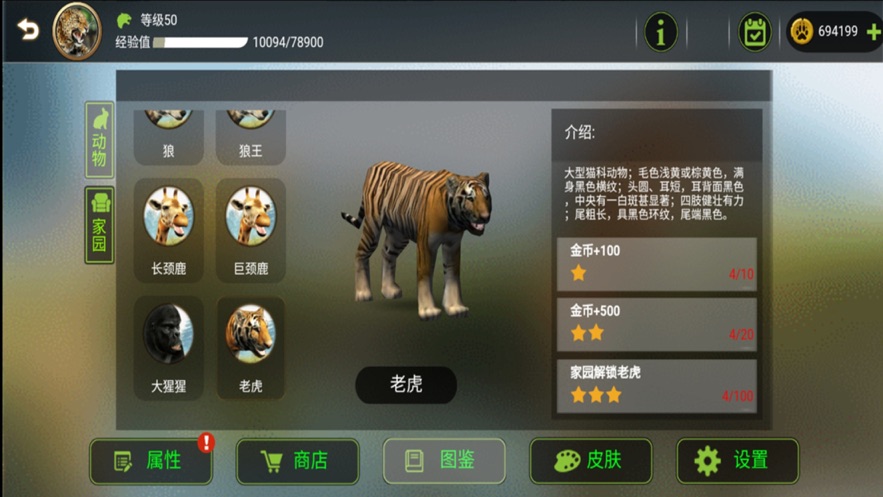
Task: Select the 狼王 wolf king entry
Action: click(251, 135)
